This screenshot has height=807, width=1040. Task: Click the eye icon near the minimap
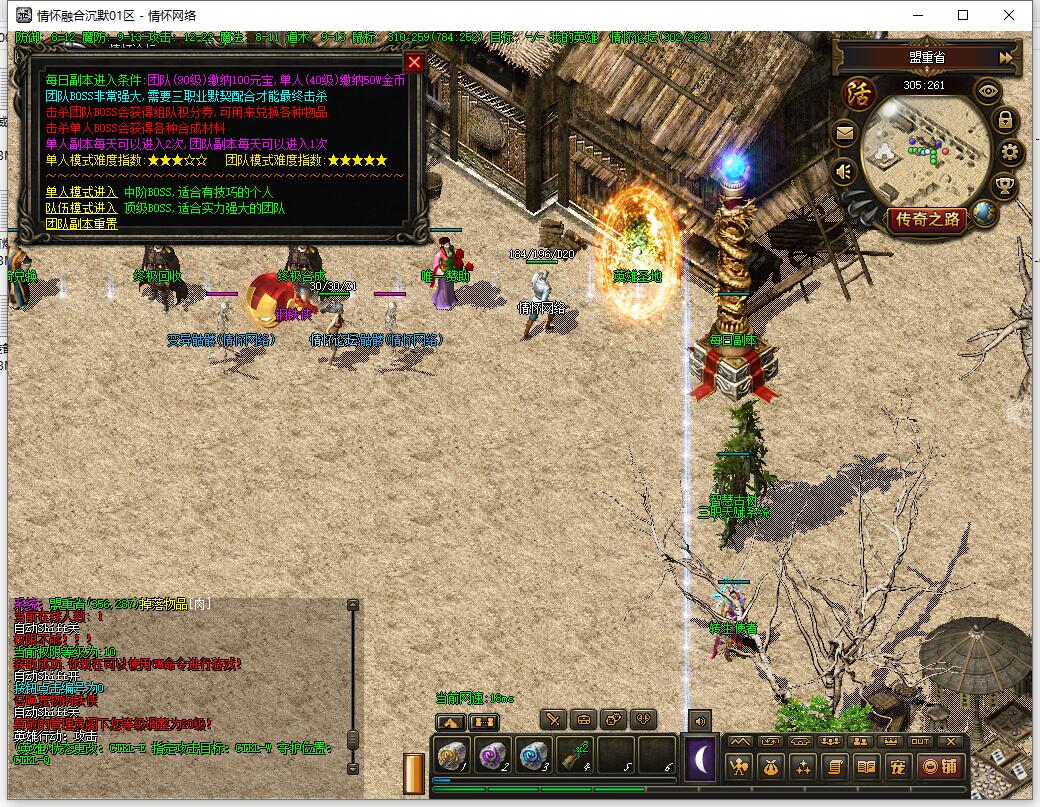pos(989,92)
